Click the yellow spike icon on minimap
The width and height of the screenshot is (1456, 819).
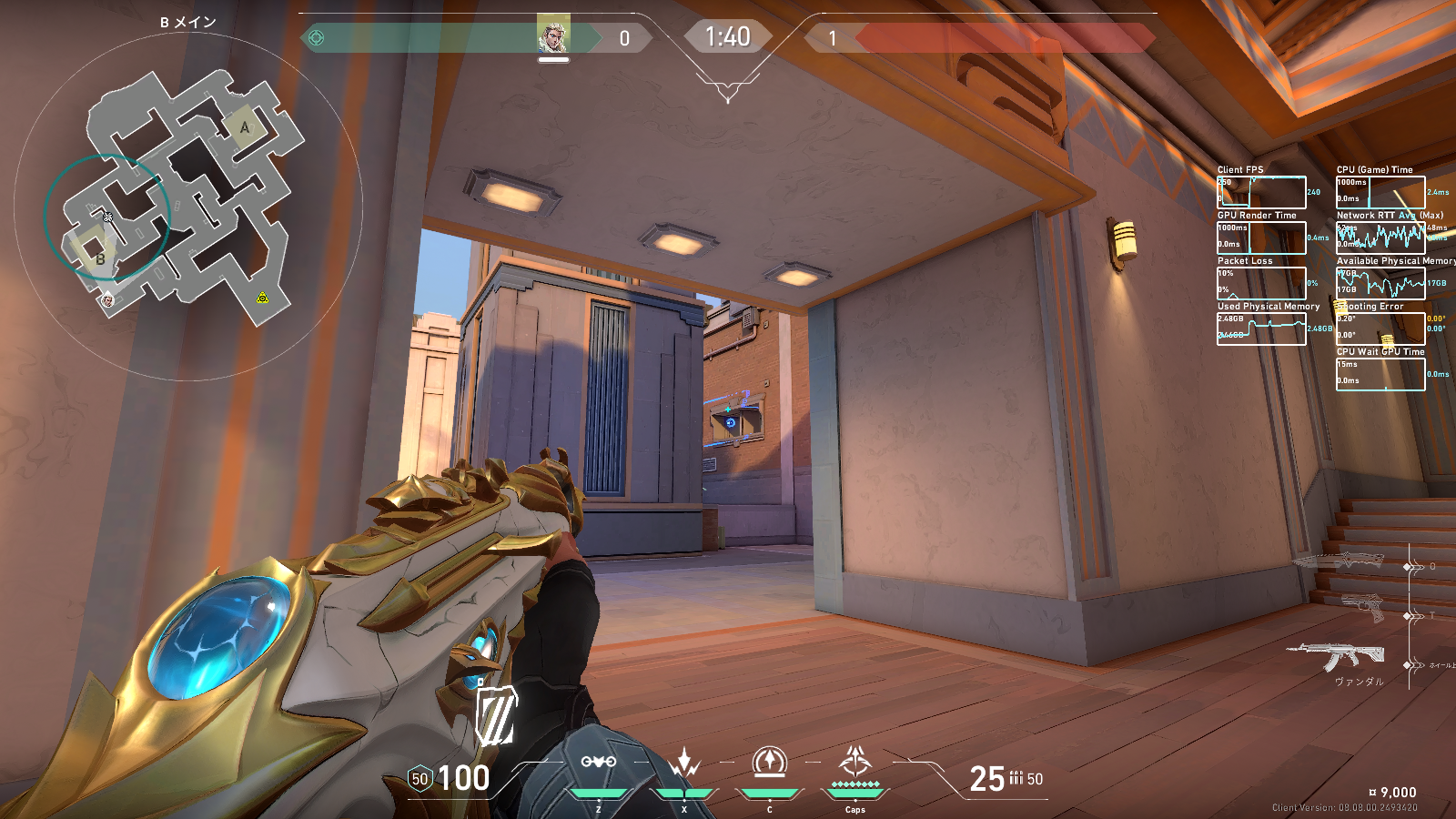coord(262,298)
